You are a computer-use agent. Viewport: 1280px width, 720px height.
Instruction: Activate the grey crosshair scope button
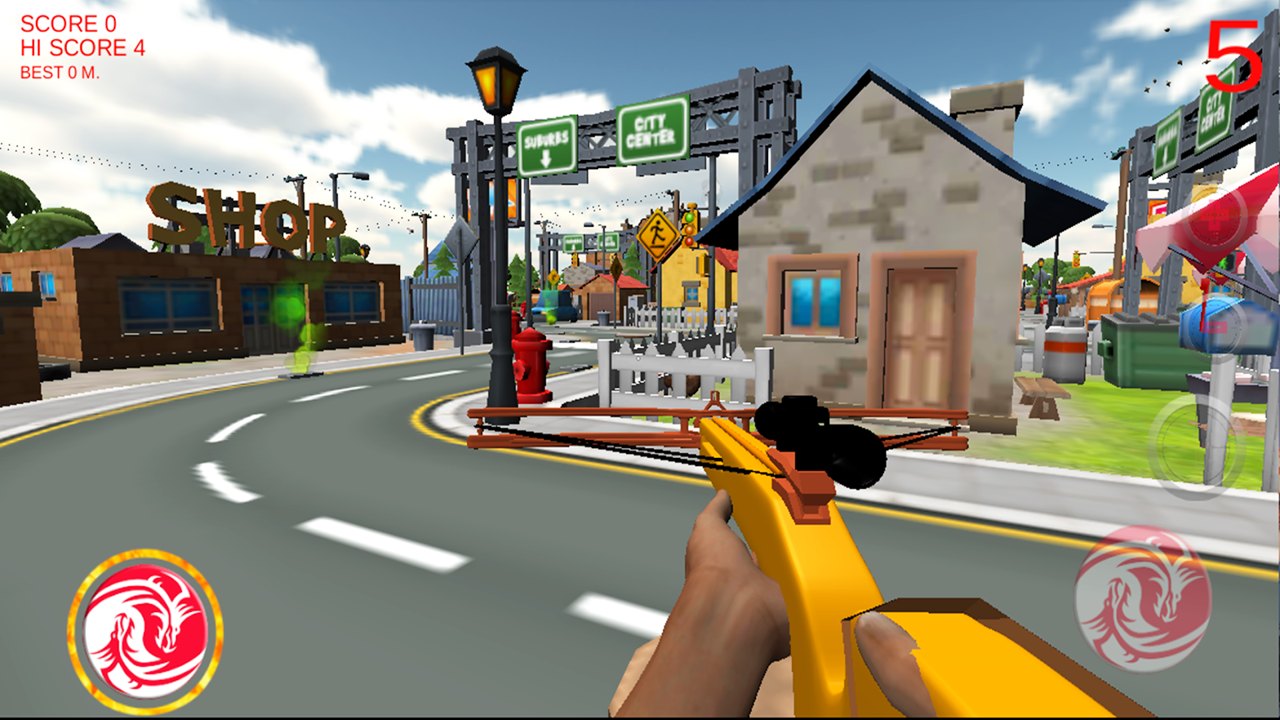[1196, 446]
